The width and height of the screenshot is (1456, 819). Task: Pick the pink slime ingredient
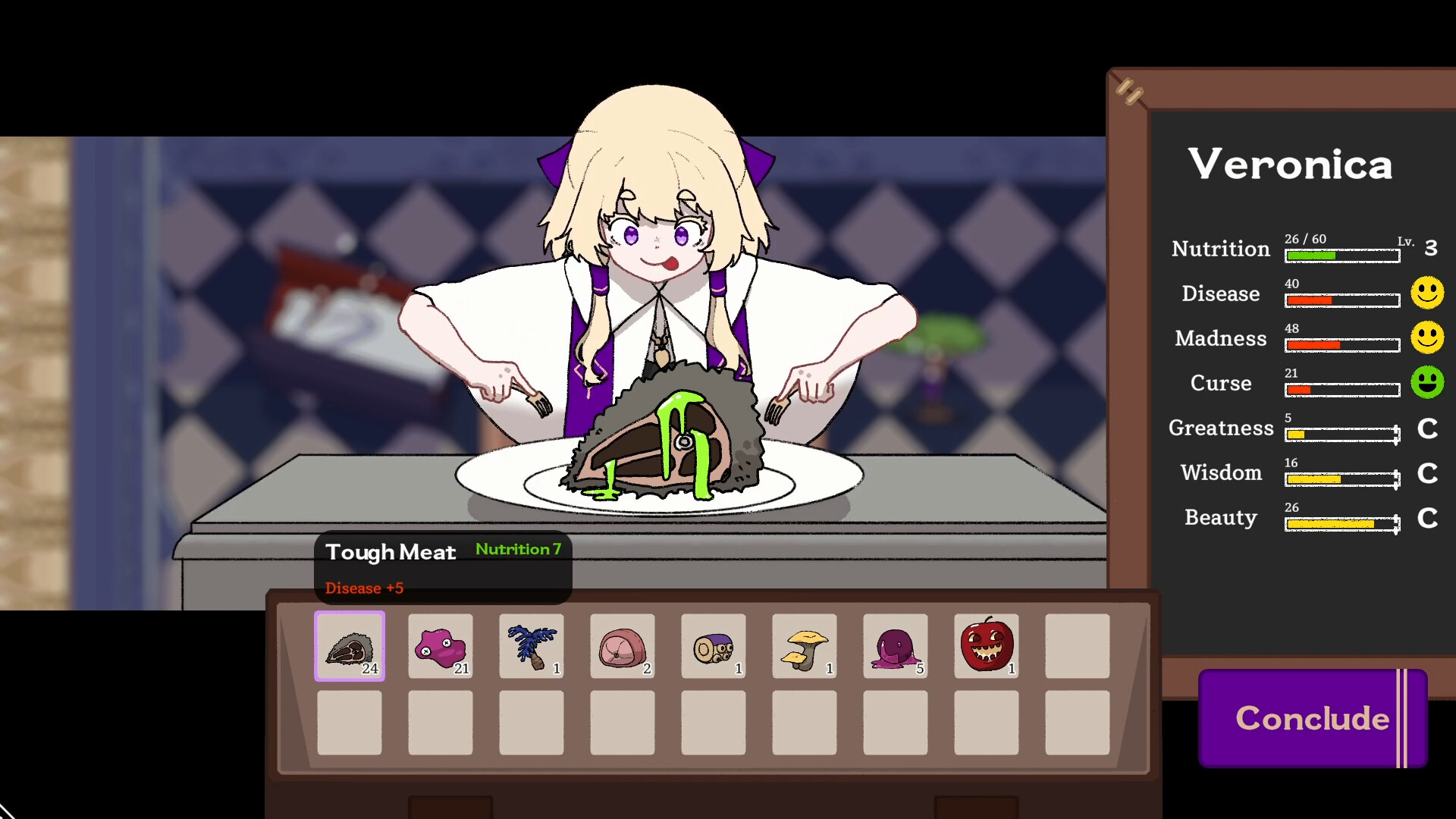point(440,646)
